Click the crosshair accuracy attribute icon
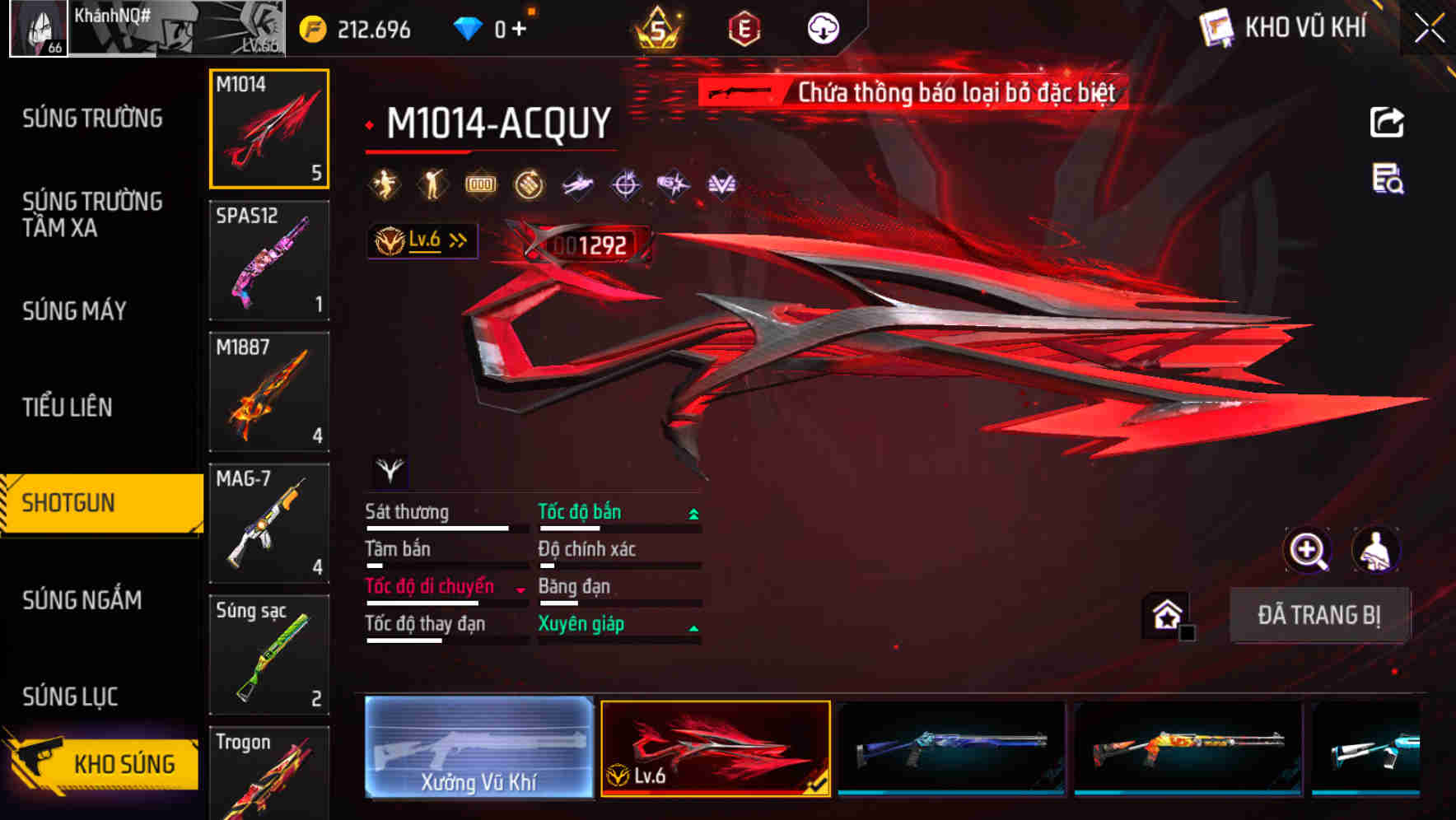Screen dimensions: 1456x820 click(626, 183)
